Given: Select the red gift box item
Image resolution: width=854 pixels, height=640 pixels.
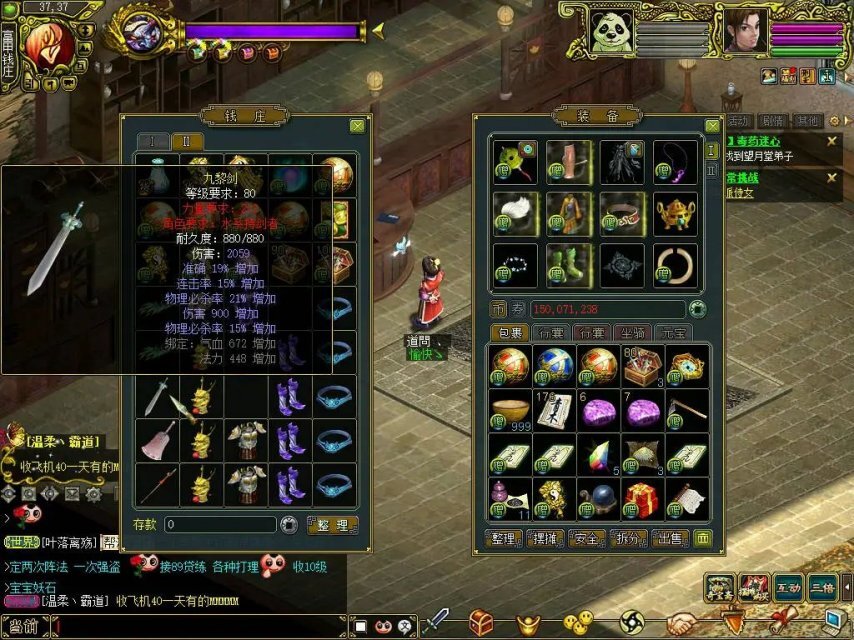Looking at the screenshot, I should tap(640, 498).
